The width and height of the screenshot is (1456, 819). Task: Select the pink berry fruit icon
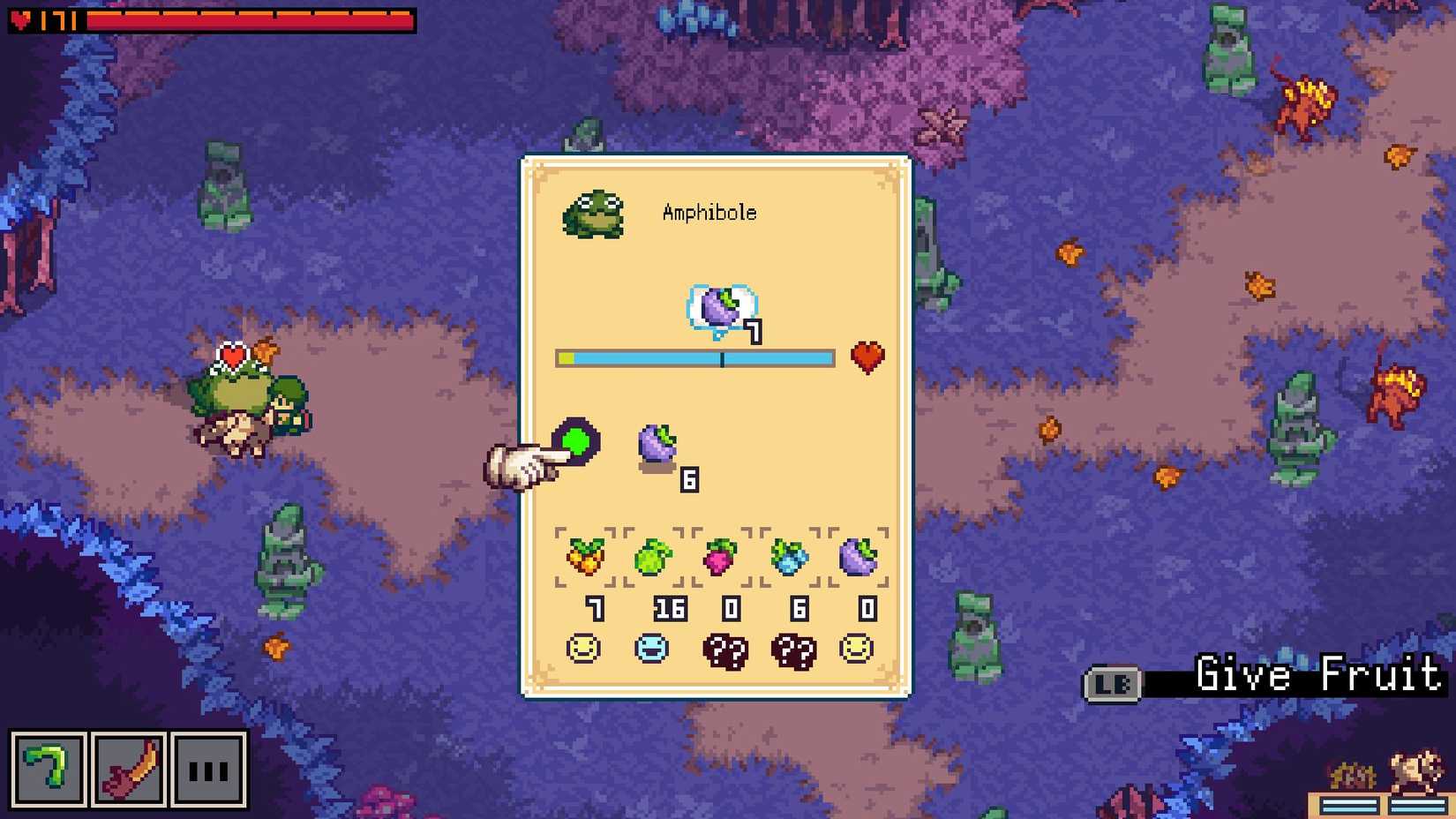tap(719, 556)
